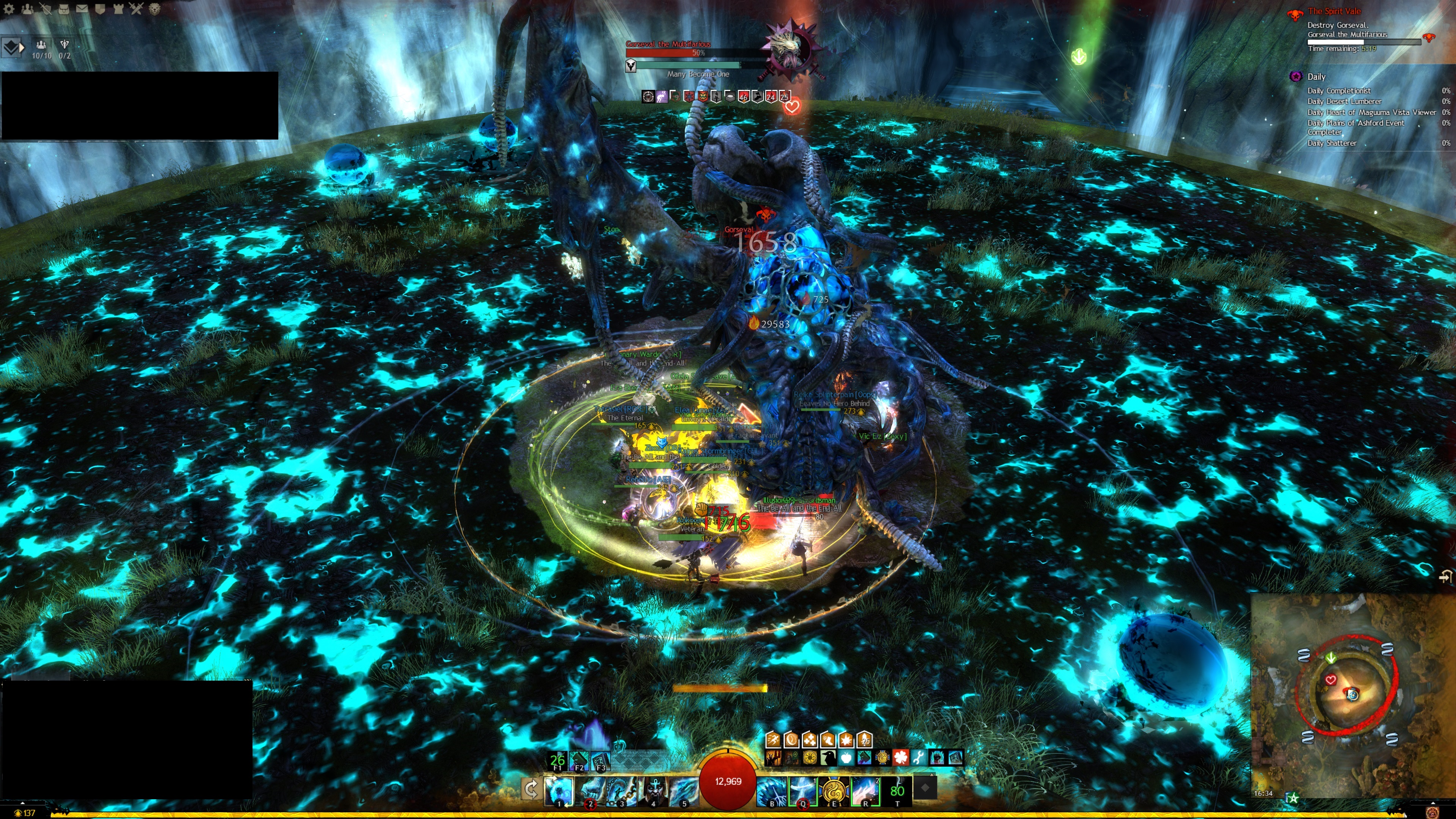Activate weapon skill in slot 4
The height and width of the screenshot is (819, 1456).
tap(653, 789)
